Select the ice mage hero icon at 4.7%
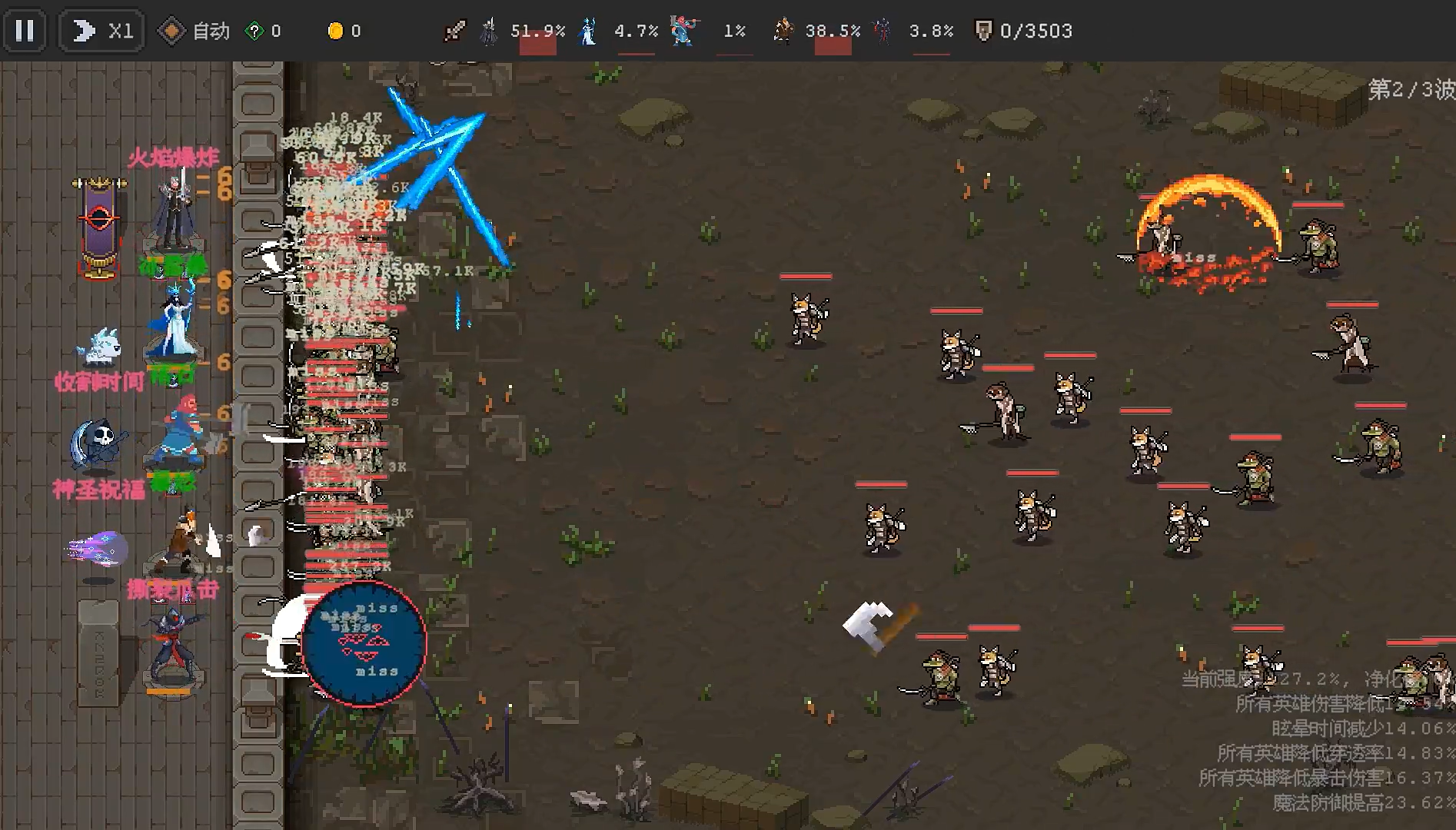 pos(587,29)
